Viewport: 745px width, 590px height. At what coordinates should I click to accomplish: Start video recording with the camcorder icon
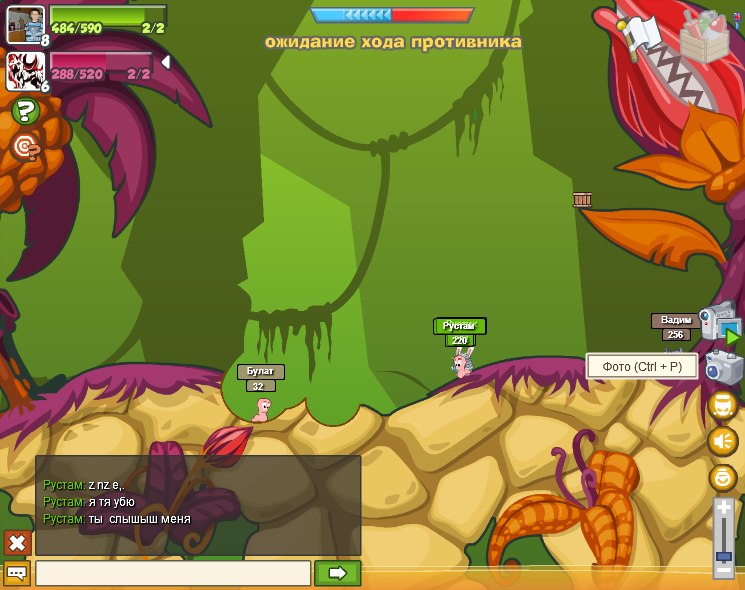(x=720, y=323)
